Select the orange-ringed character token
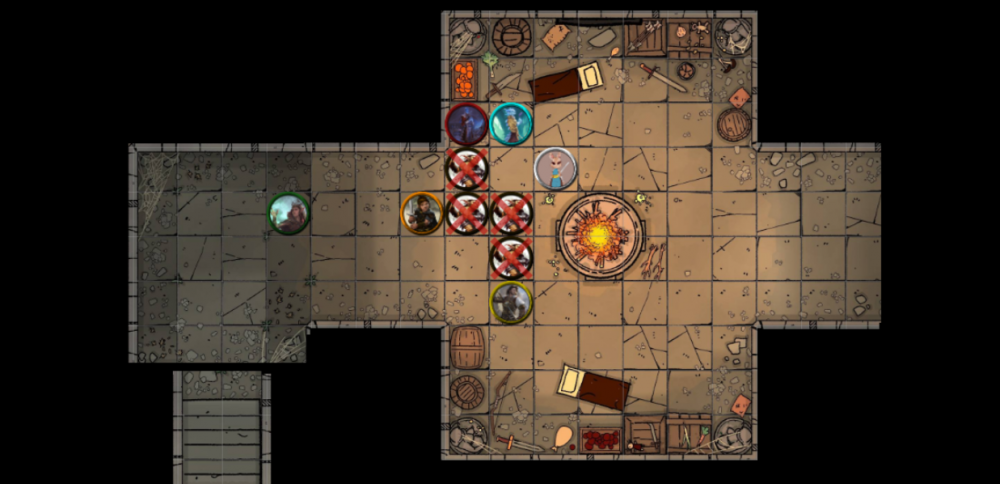Image resolution: width=1000 pixels, height=484 pixels. 422,213
